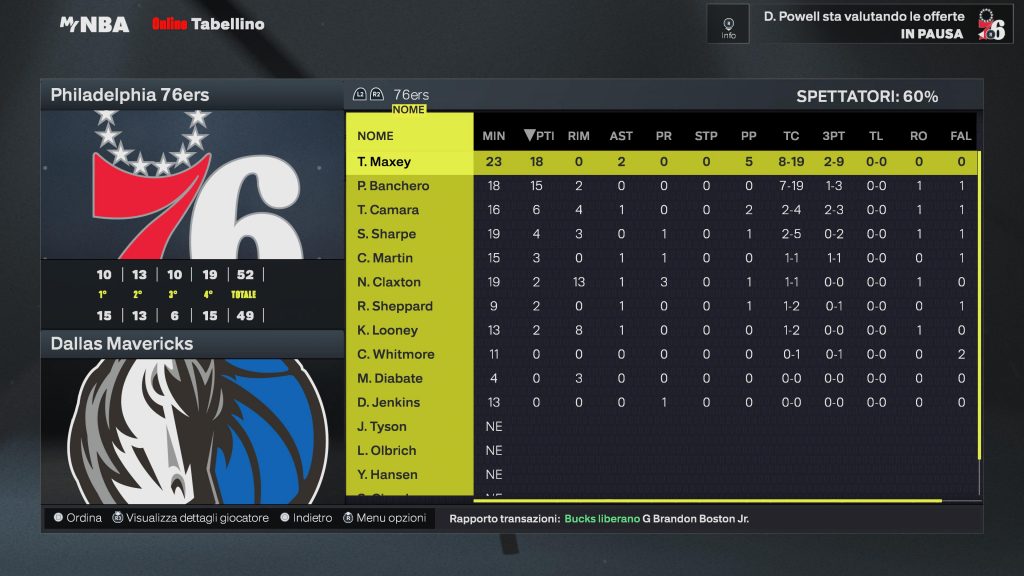Choose P. Banchero in the box score
Image resolution: width=1024 pixels, height=576 pixels.
[x=393, y=186]
